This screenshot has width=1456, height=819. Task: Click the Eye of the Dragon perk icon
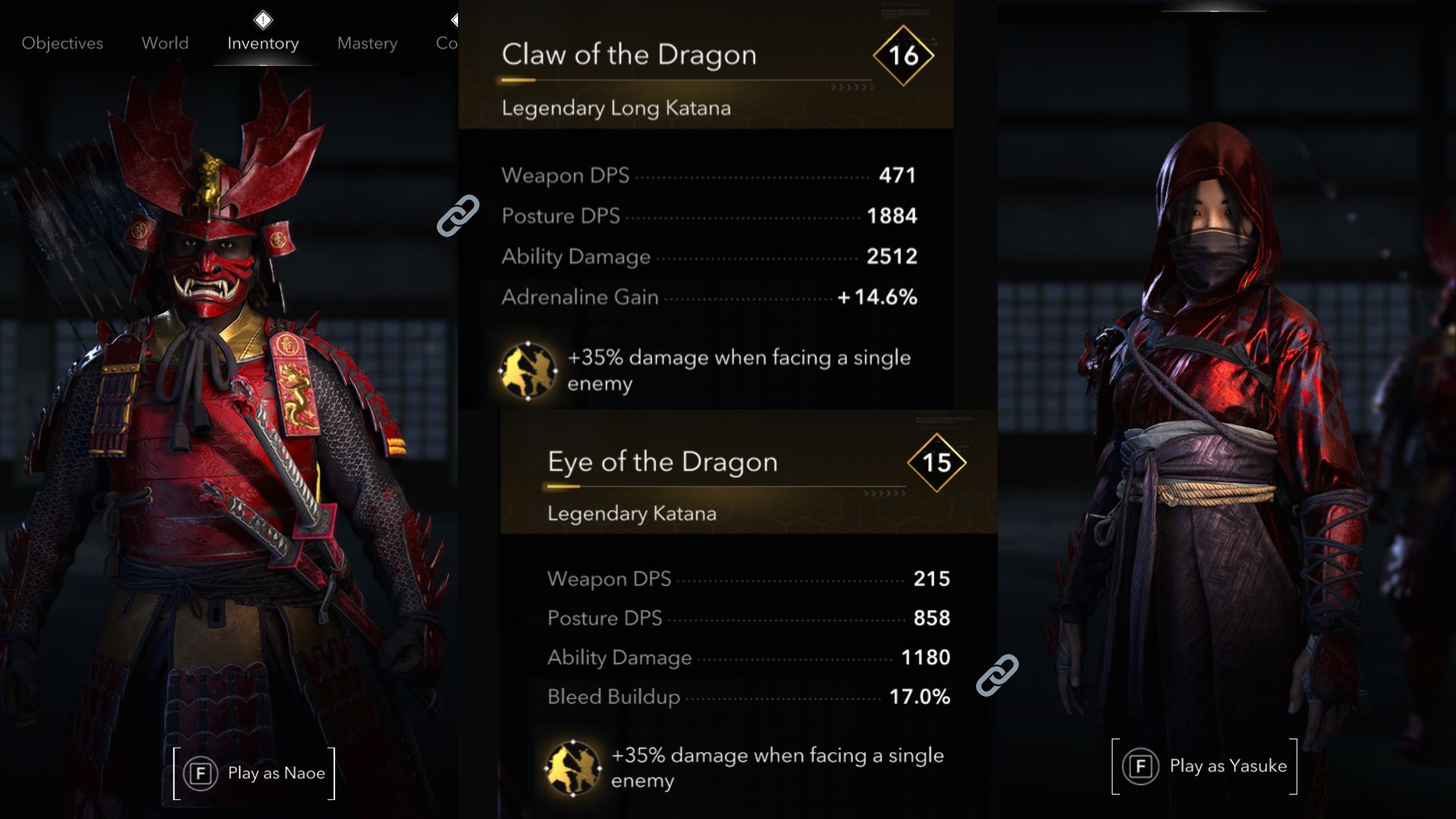[573, 767]
